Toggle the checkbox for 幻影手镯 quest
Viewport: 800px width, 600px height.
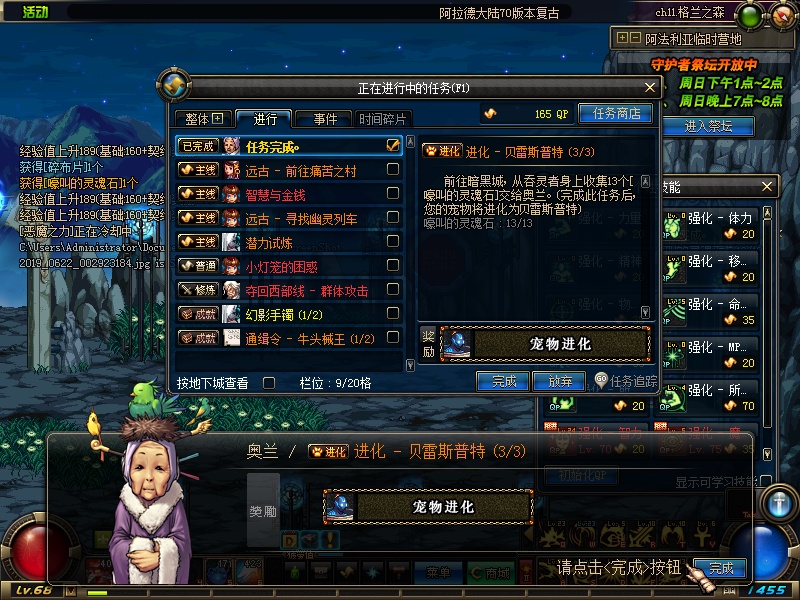[x=393, y=314]
